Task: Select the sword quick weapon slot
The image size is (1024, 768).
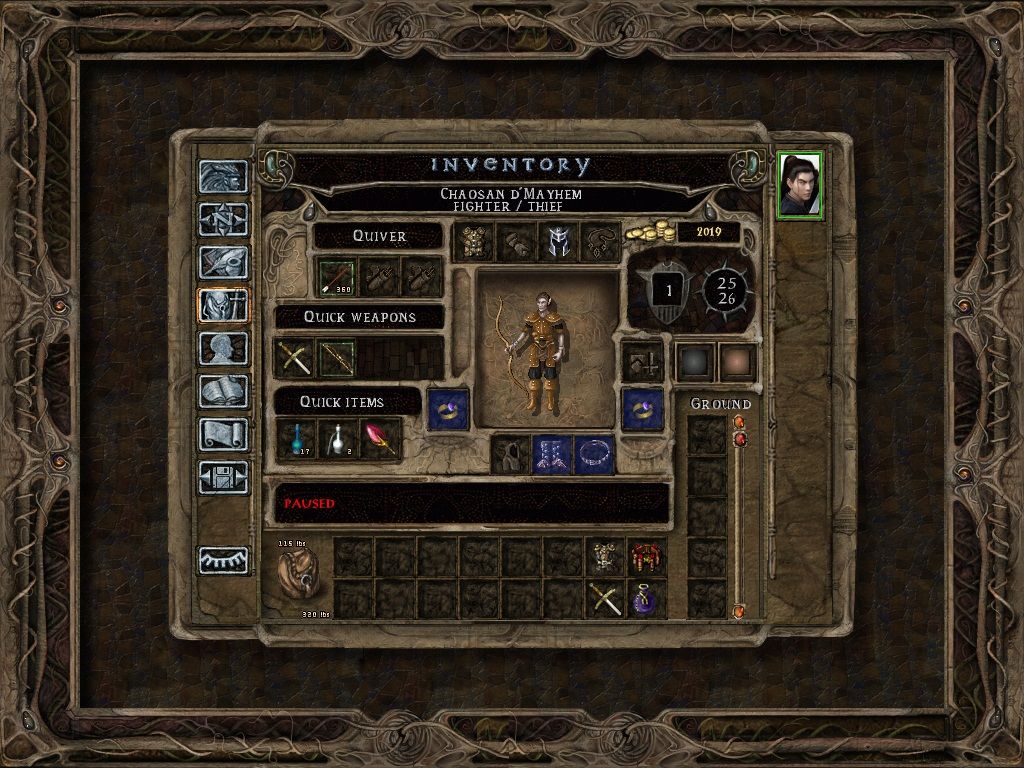Action: pos(294,358)
